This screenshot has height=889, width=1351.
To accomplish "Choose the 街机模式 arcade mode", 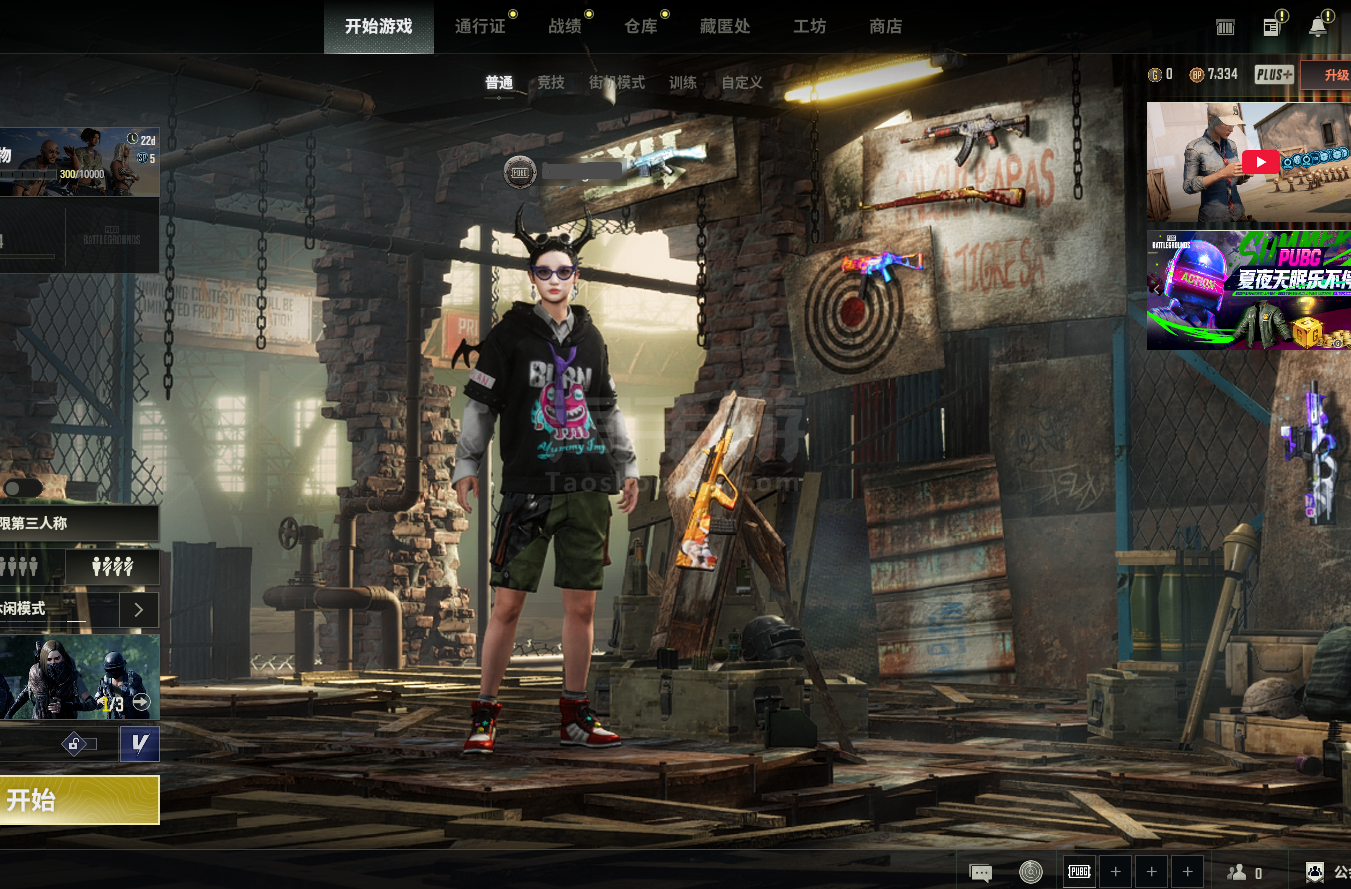I will pyautogui.click(x=617, y=83).
